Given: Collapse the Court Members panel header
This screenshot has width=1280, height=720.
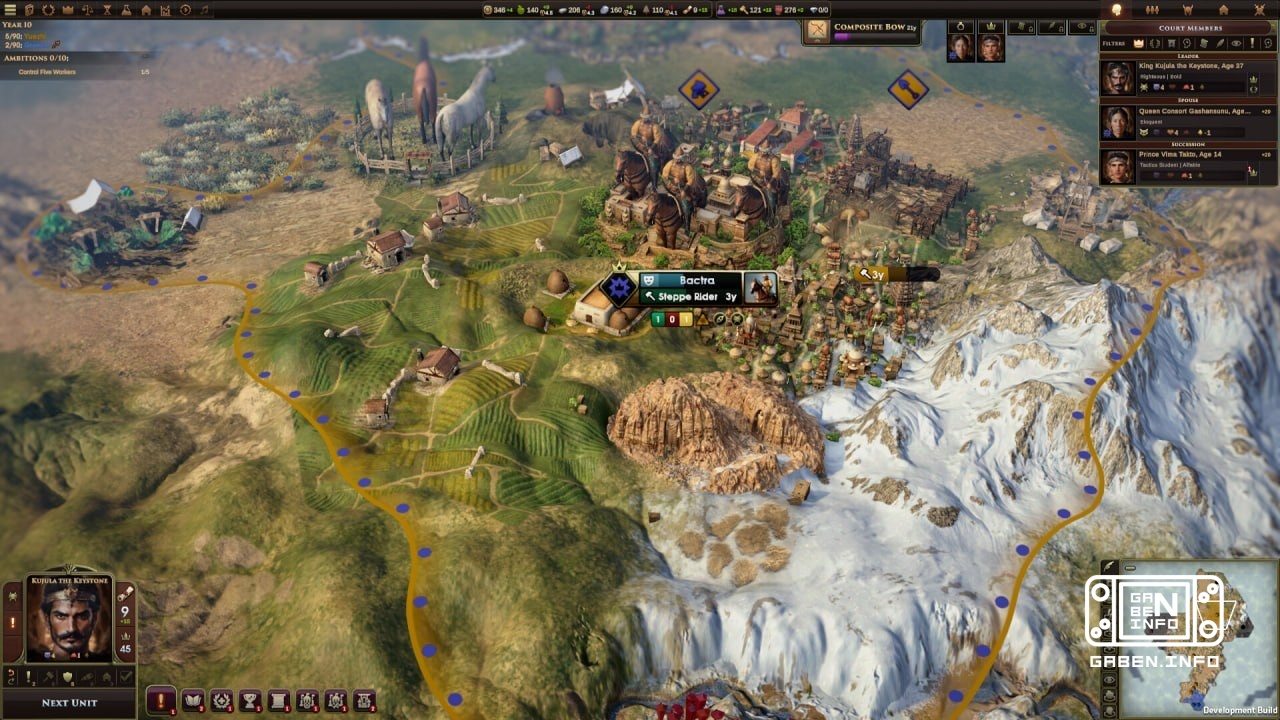Looking at the screenshot, I should coord(1191,27).
